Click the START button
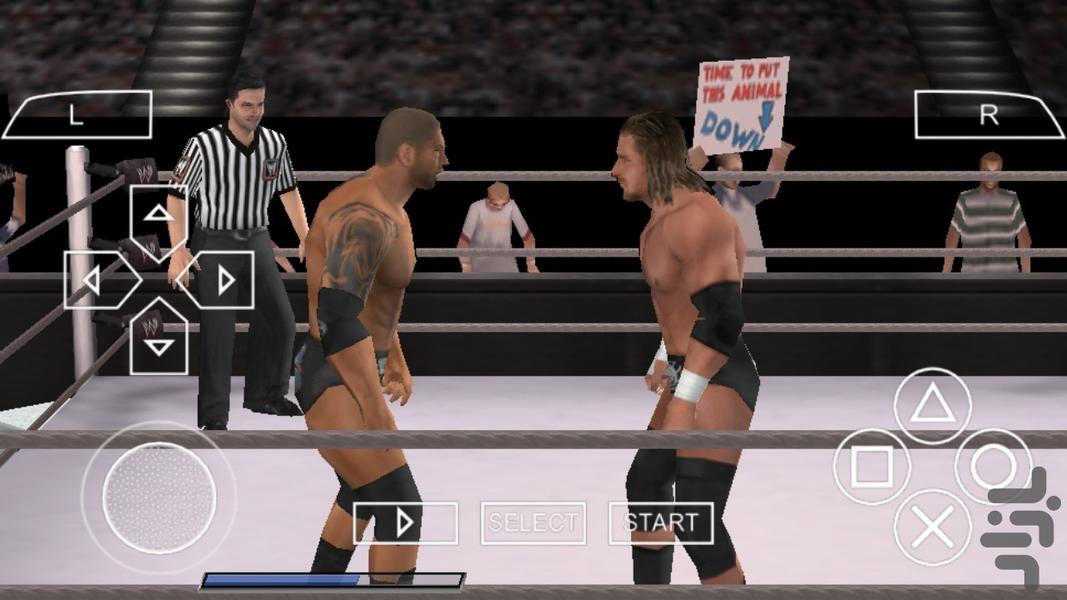The height and width of the screenshot is (600, 1067). coord(661,523)
